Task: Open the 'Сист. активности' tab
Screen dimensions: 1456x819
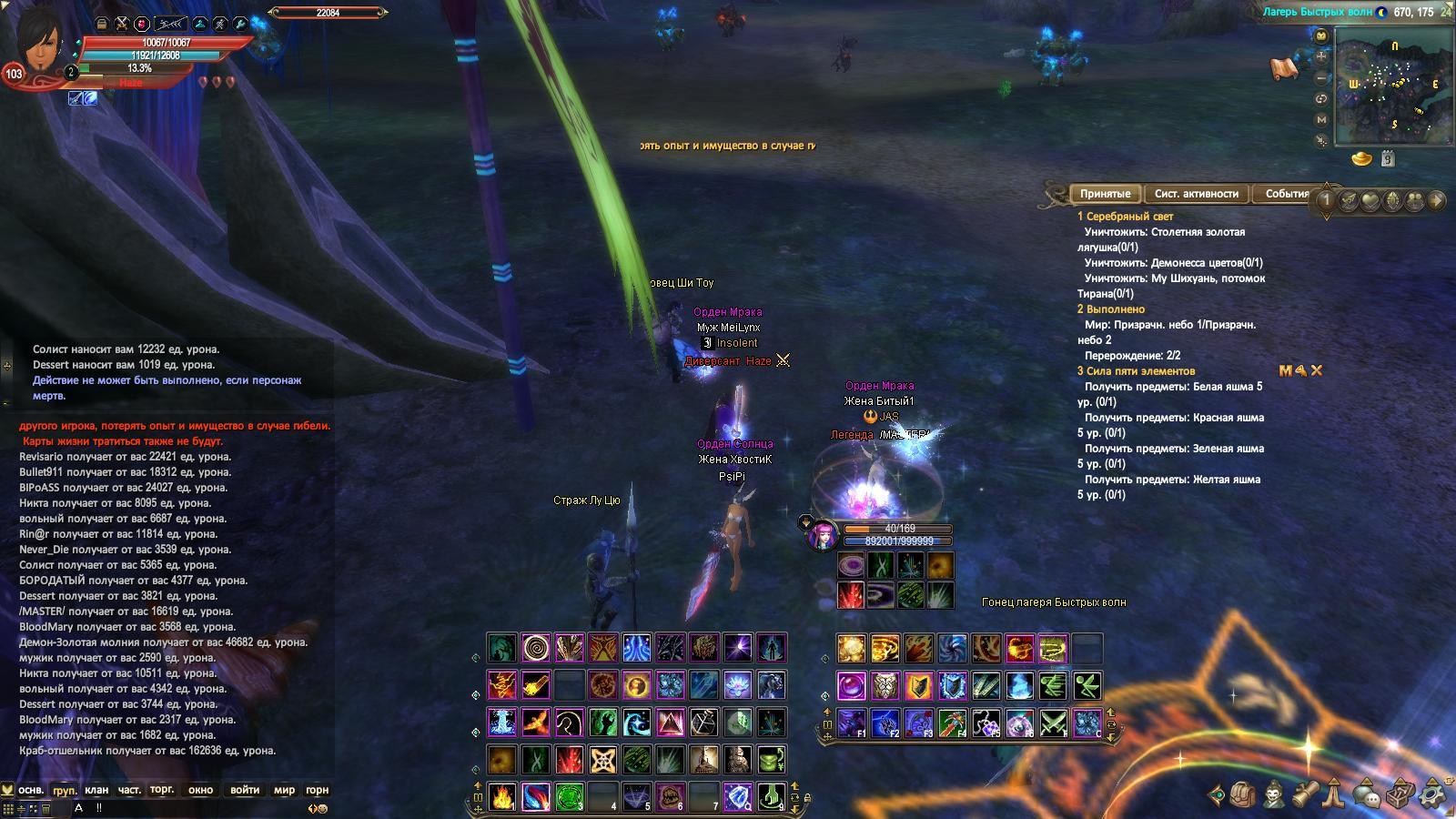Action: point(1196,194)
